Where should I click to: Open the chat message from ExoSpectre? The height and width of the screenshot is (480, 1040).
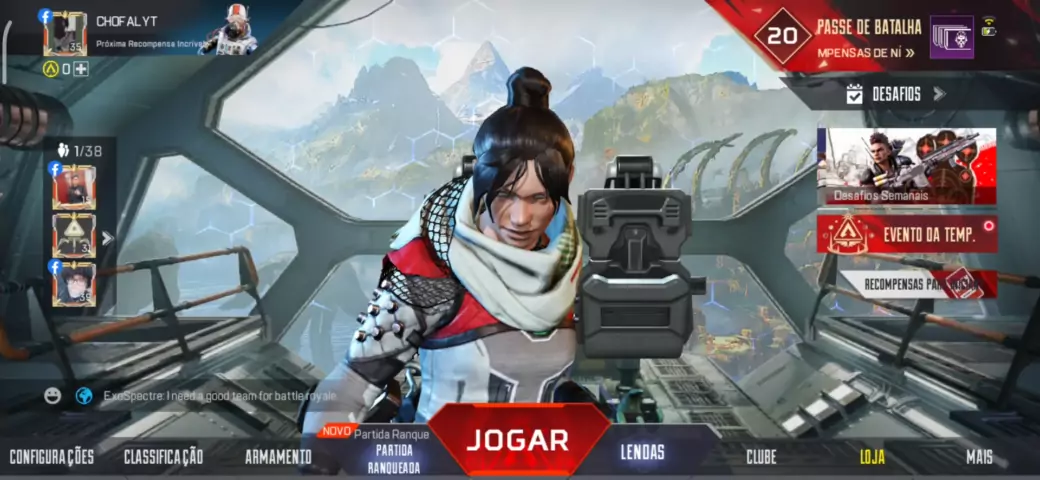(x=220, y=396)
